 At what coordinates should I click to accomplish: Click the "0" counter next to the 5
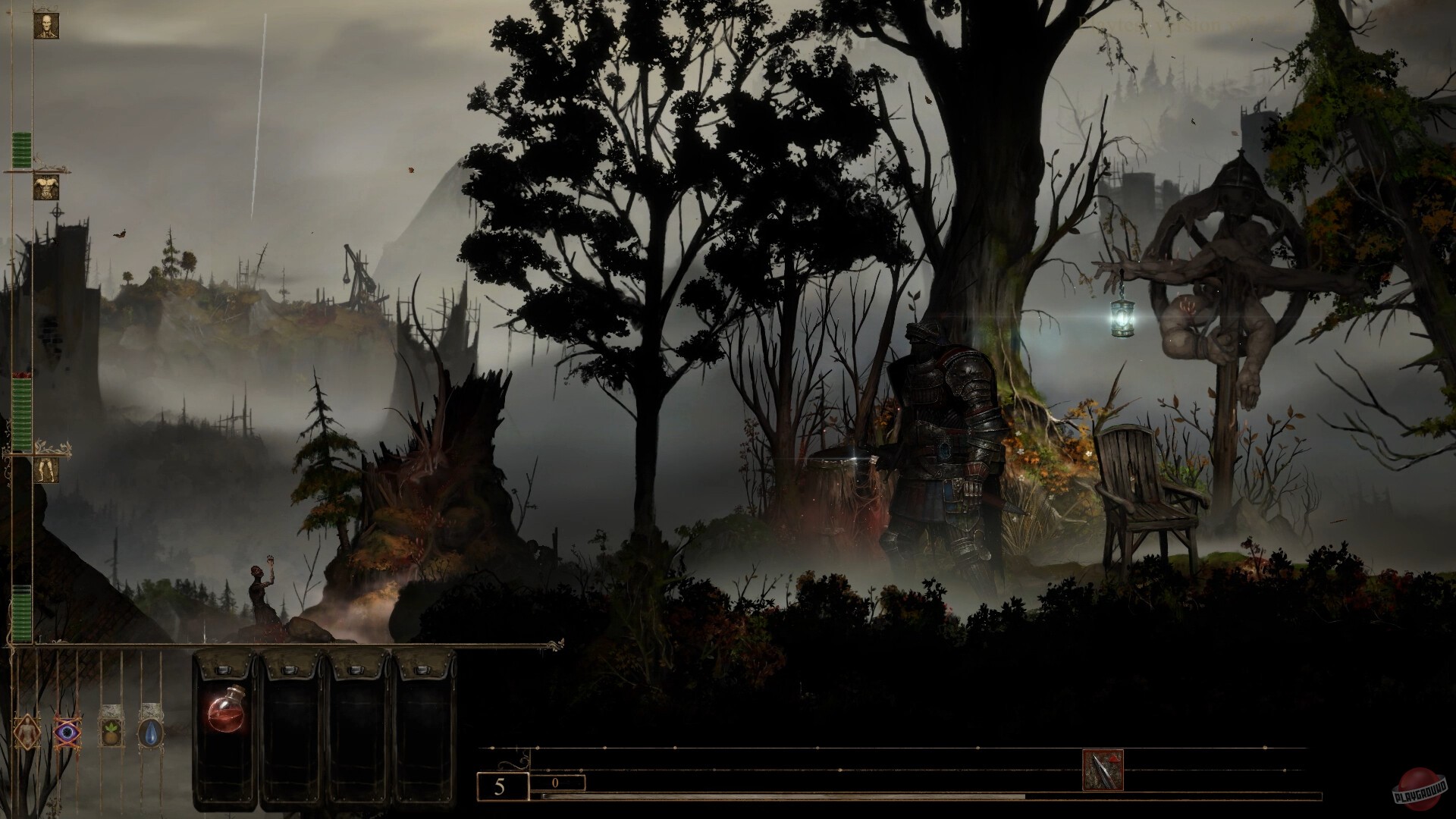click(x=559, y=783)
